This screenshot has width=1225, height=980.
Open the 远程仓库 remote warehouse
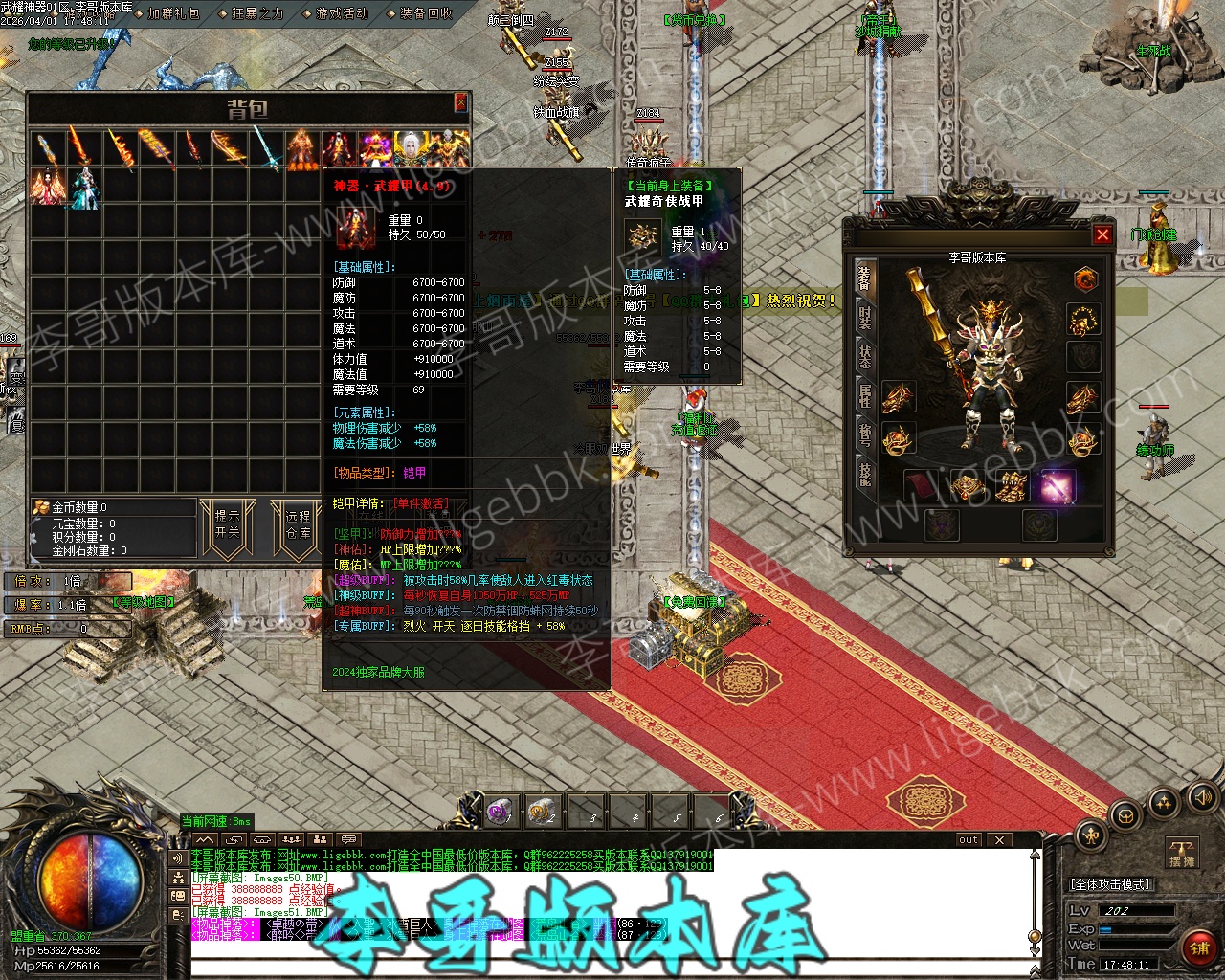click(298, 523)
